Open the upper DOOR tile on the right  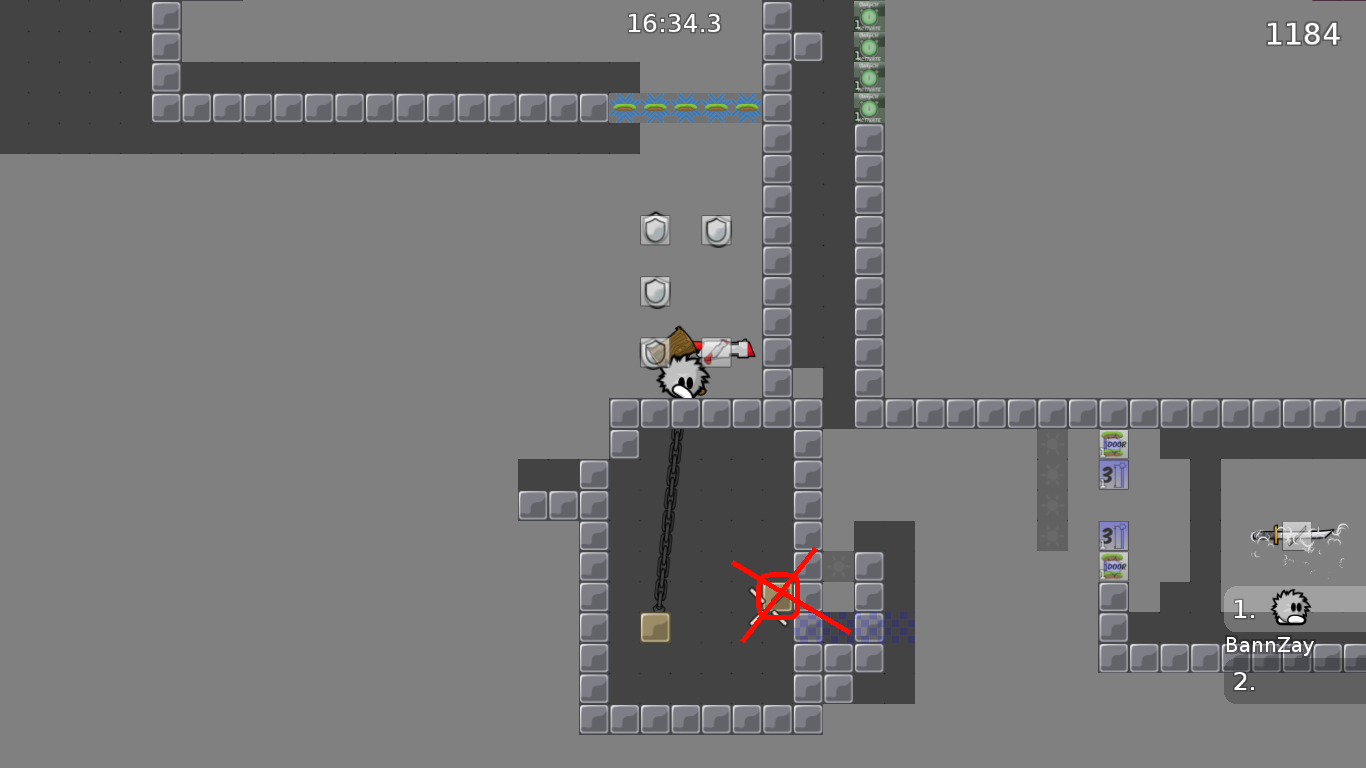click(1113, 441)
